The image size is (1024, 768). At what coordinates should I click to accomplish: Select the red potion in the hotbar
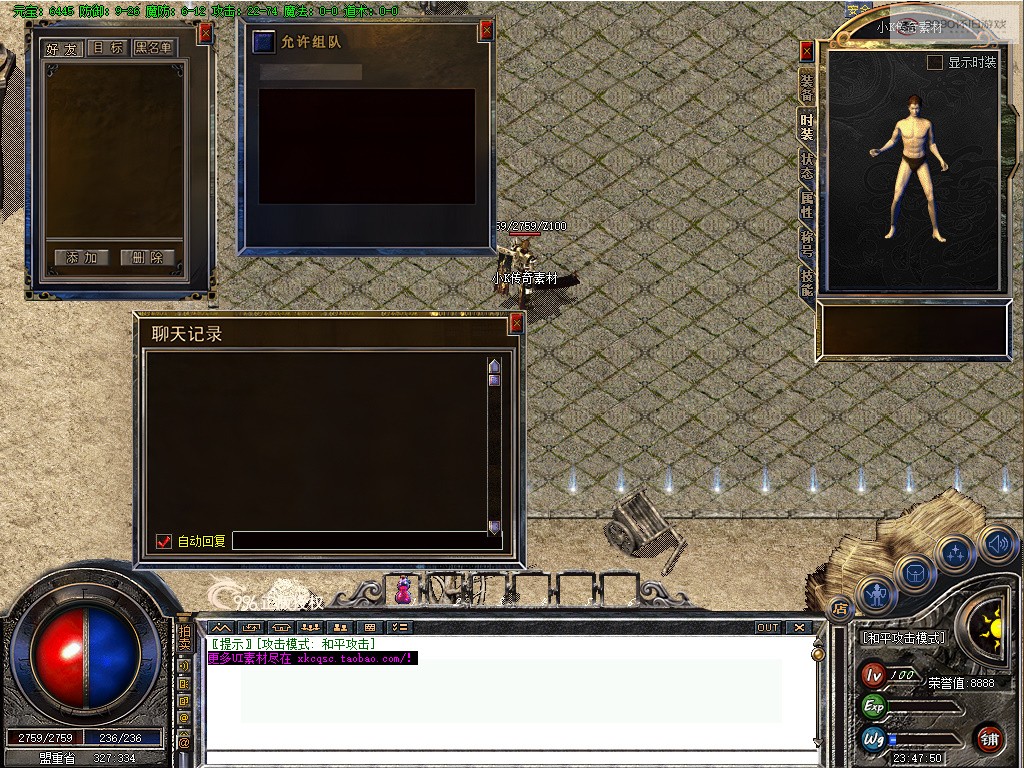[x=403, y=591]
